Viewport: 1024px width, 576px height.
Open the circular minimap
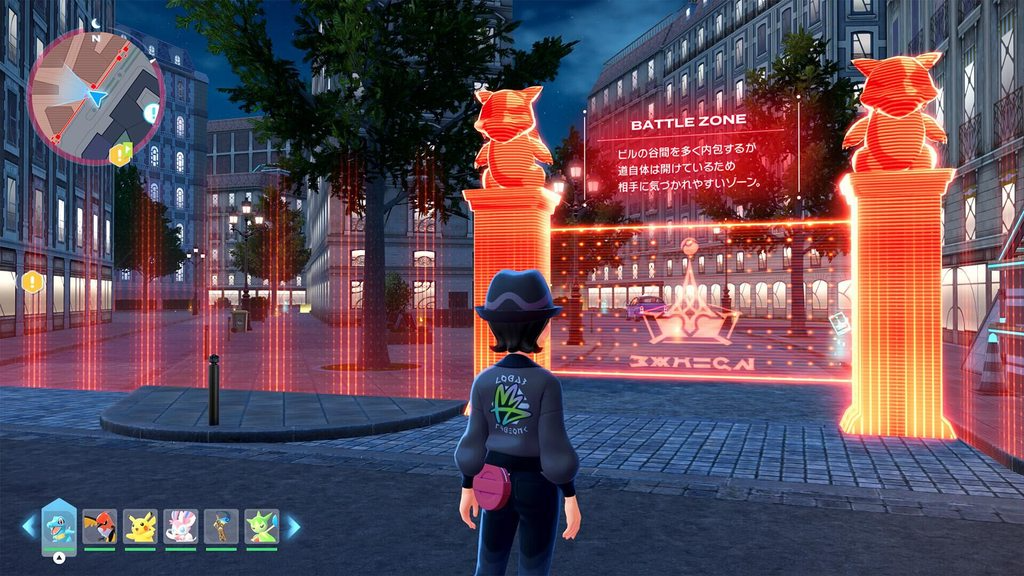95,95
